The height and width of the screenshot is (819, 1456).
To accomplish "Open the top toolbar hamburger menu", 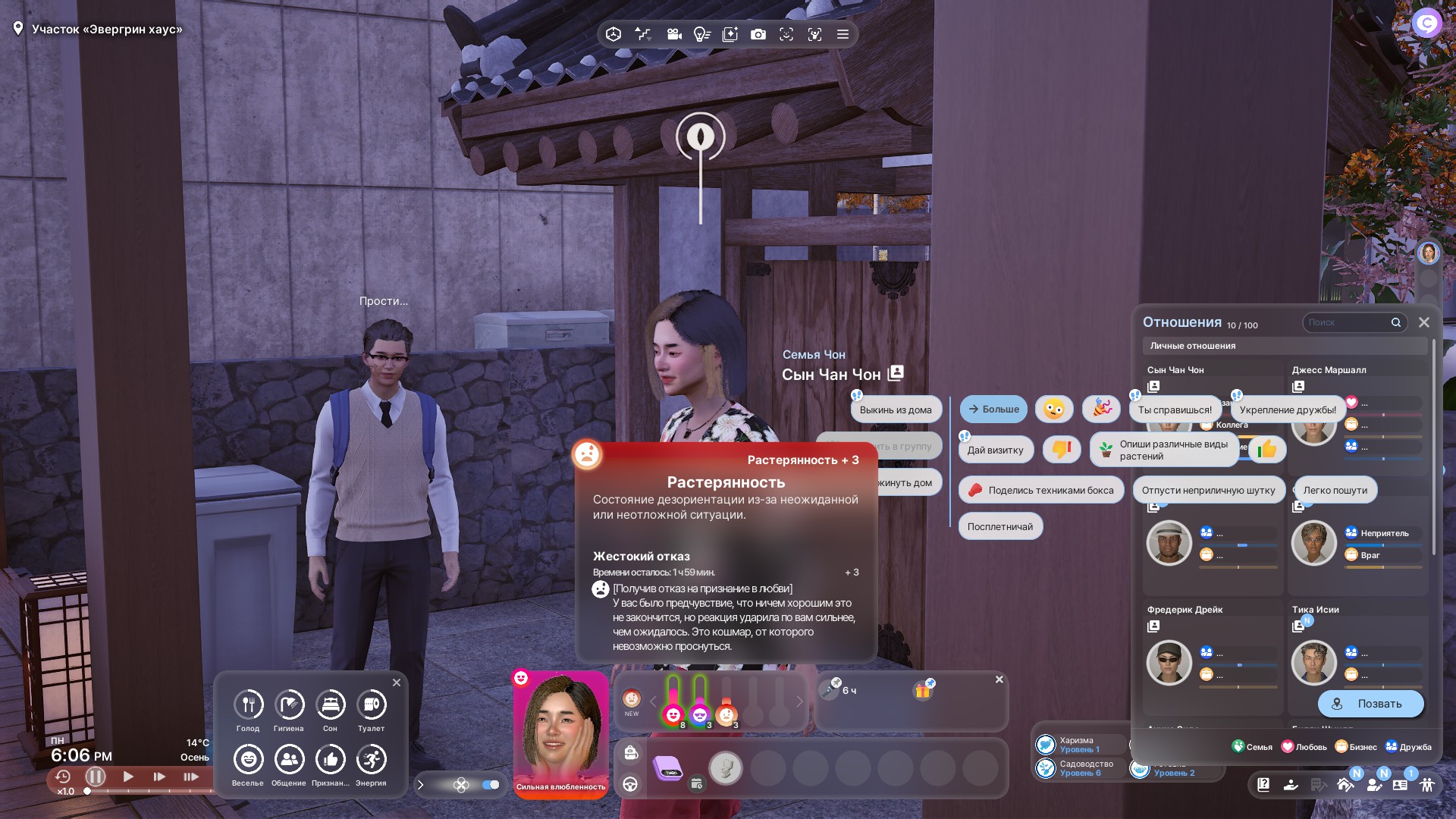I will [843, 34].
